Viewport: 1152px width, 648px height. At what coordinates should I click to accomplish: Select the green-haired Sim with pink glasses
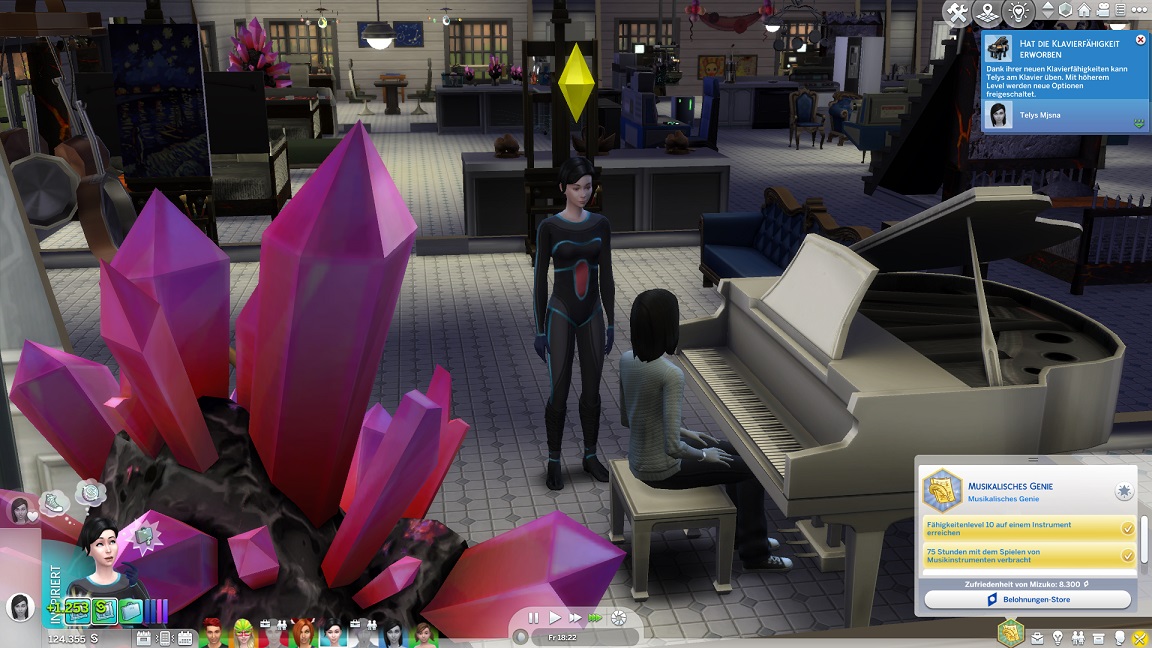(x=245, y=634)
